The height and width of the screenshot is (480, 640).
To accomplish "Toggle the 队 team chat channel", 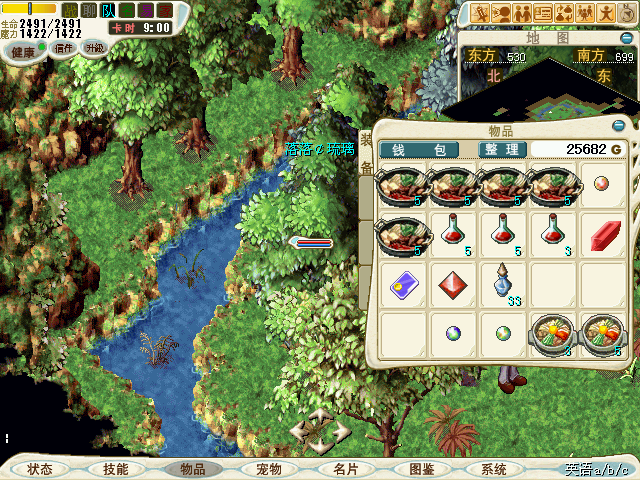I will coord(108,9).
